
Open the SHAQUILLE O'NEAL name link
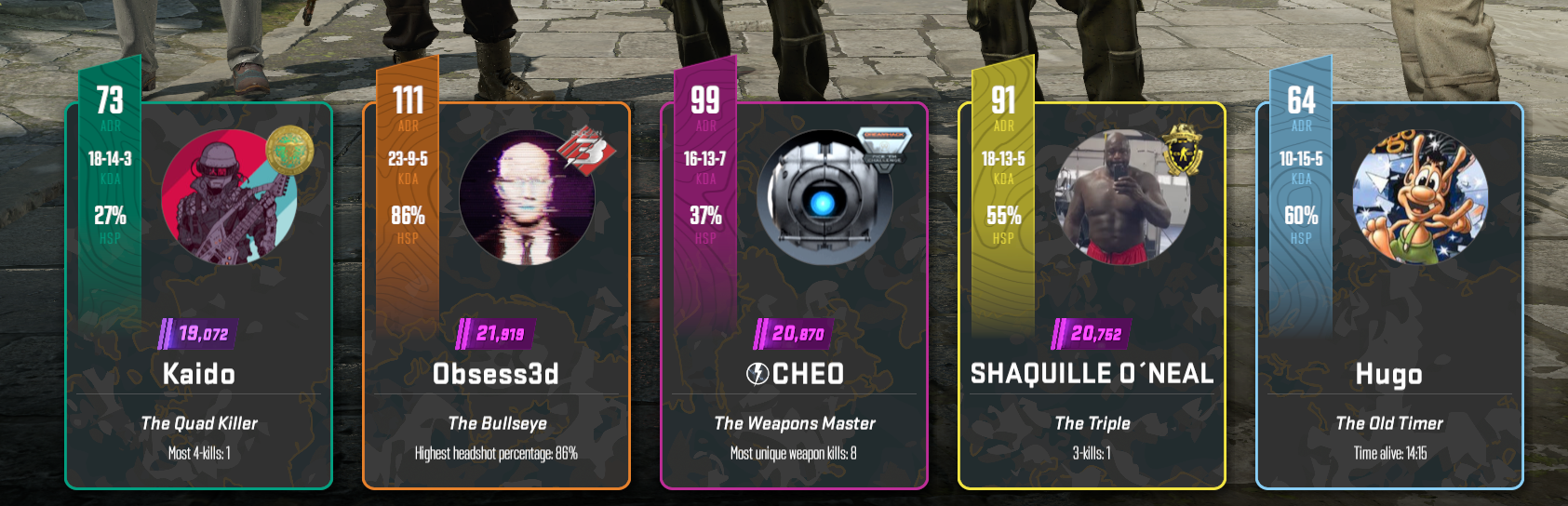(x=1092, y=374)
